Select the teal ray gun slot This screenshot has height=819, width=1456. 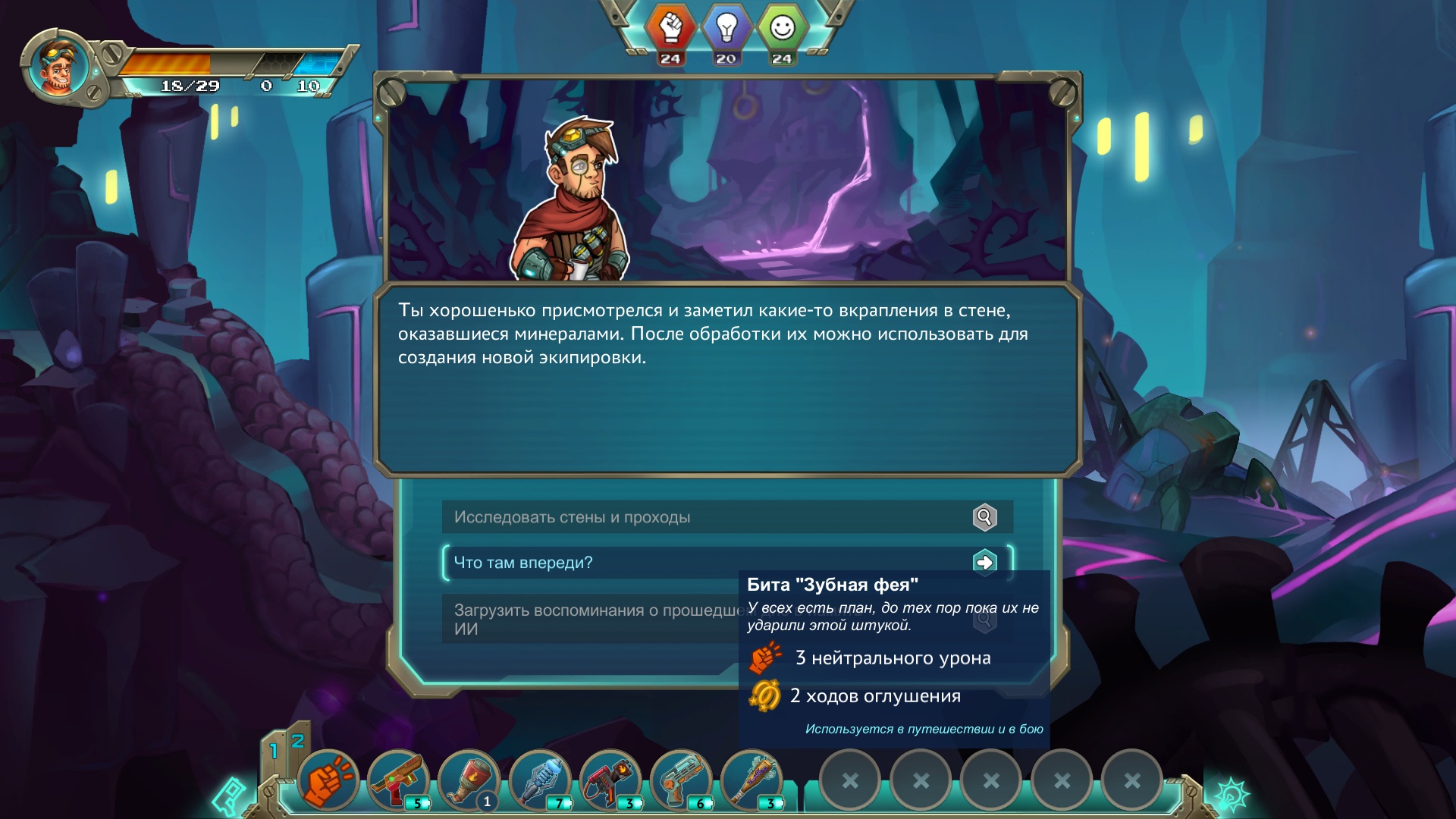pos(680,780)
